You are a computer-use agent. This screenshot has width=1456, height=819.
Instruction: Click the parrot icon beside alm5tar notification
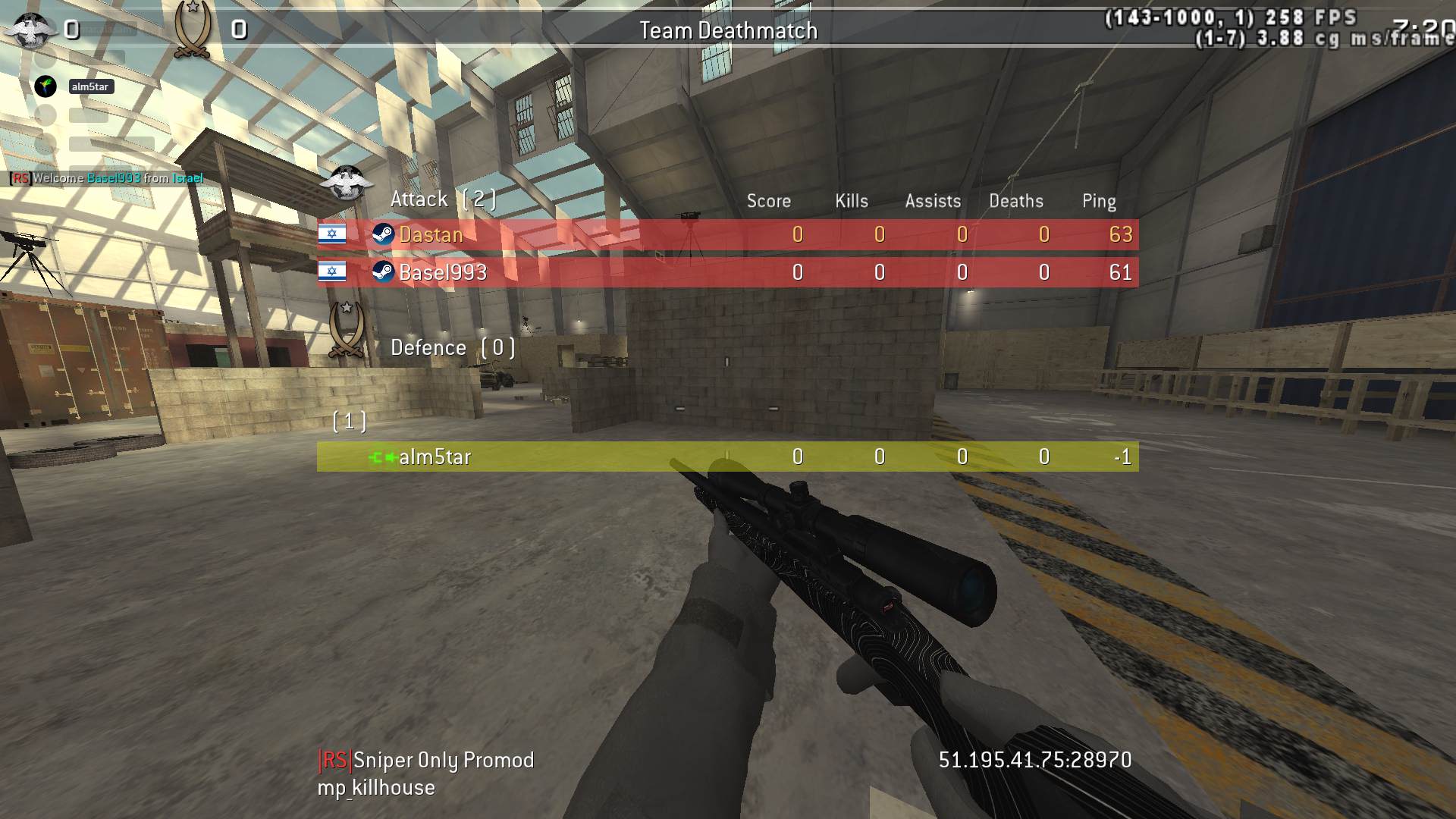[x=45, y=86]
